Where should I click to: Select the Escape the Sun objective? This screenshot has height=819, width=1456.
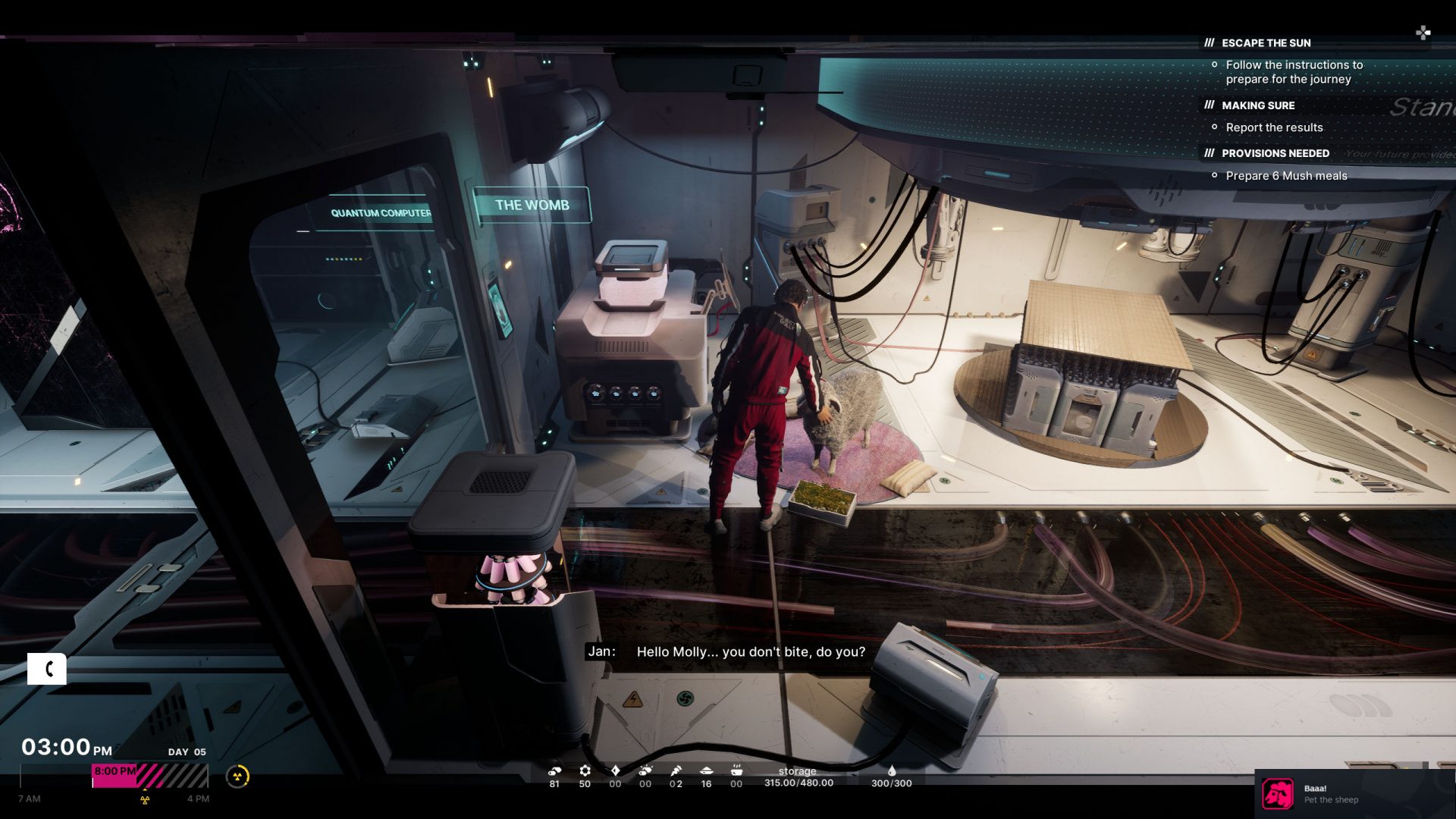(x=1266, y=43)
